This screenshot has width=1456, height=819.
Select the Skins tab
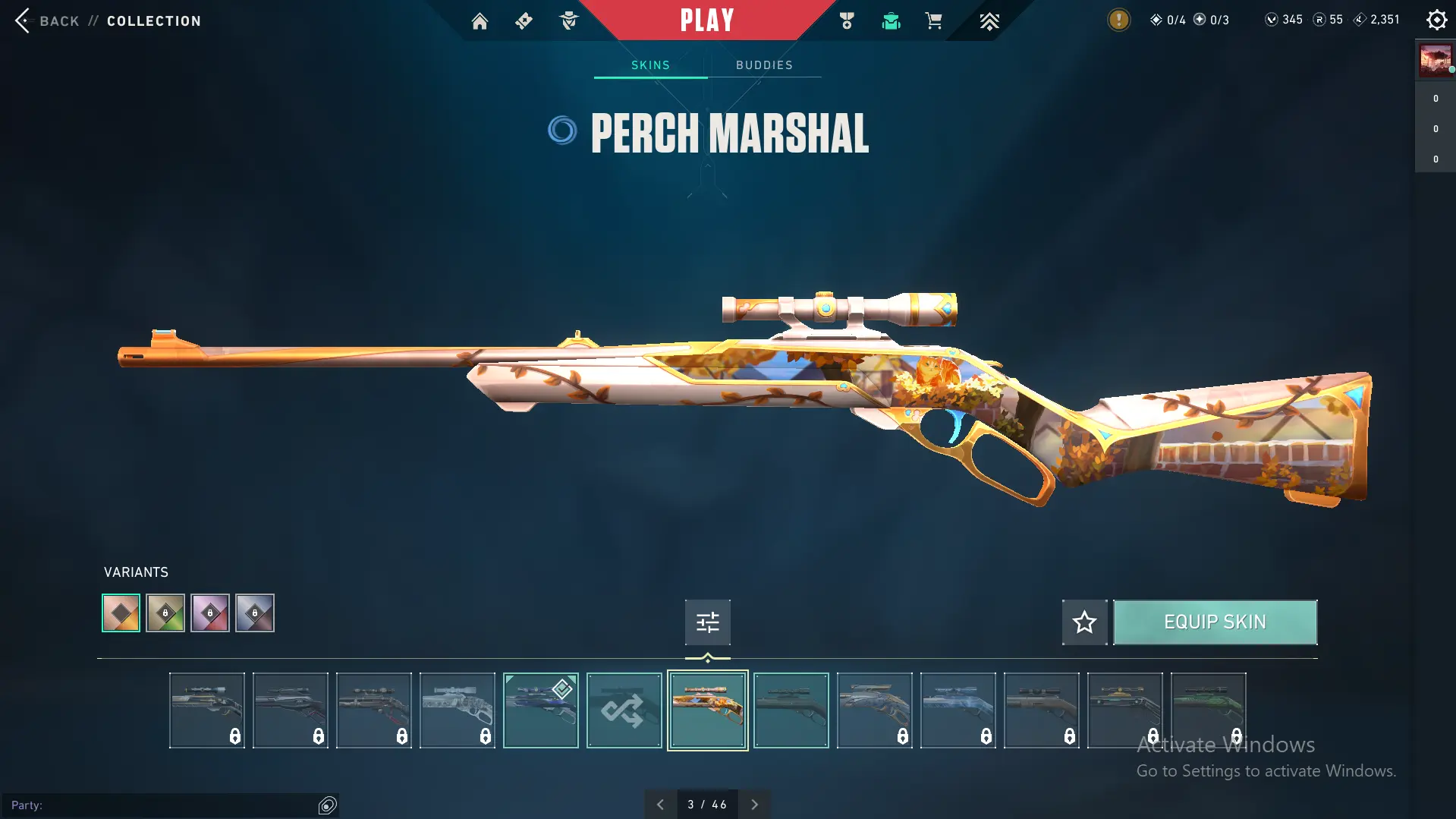pyautogui.click(x=650, y=65)
